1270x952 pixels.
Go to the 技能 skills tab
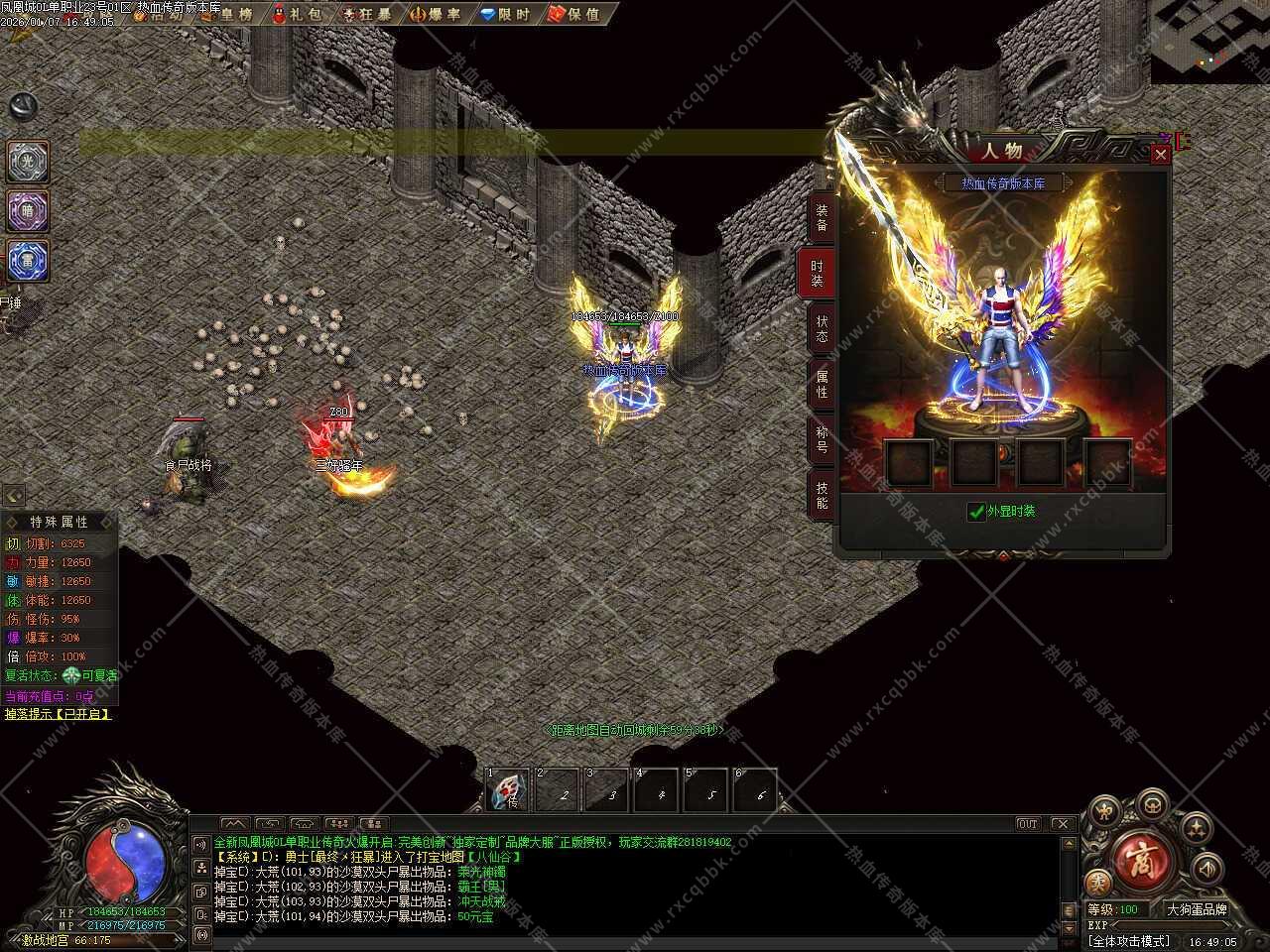tap(822, 495)
